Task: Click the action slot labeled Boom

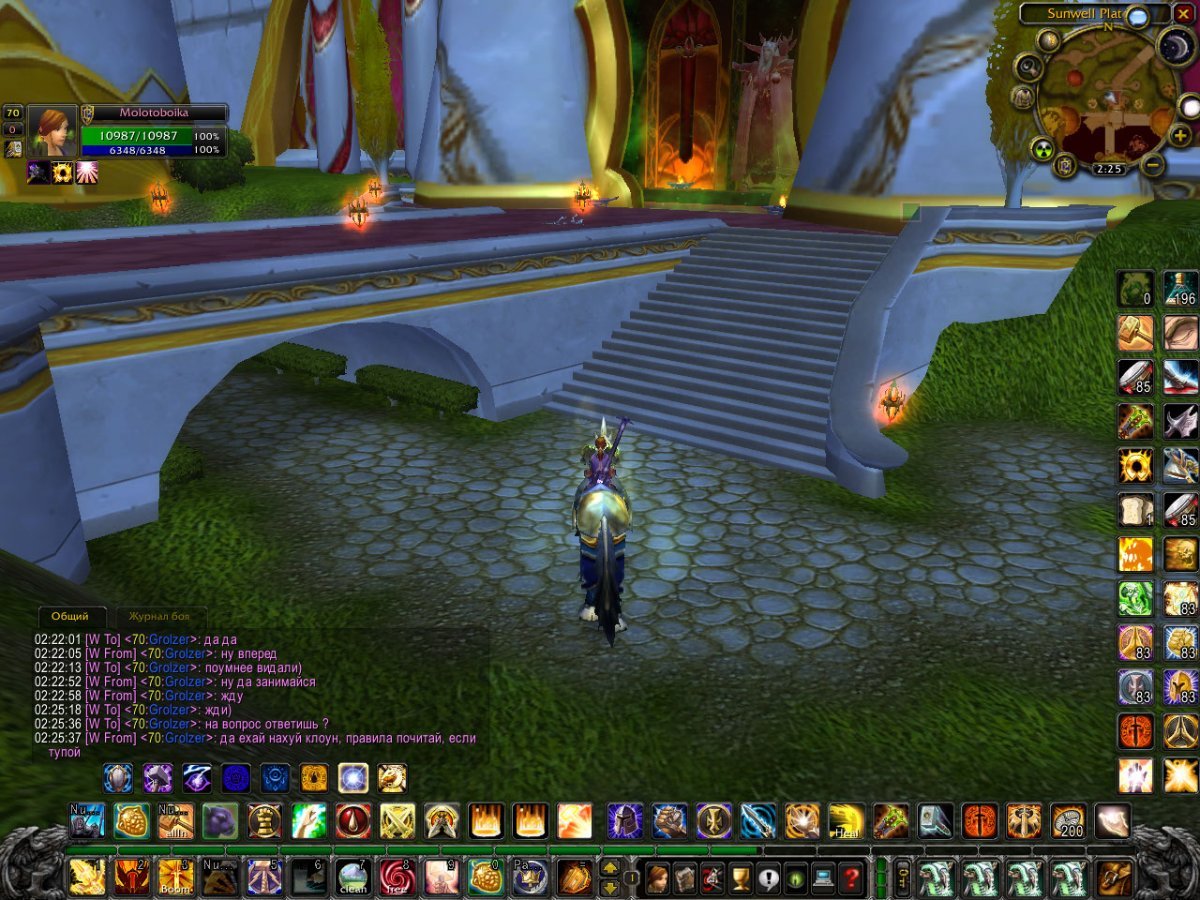Action: click(x=175, y=877)
